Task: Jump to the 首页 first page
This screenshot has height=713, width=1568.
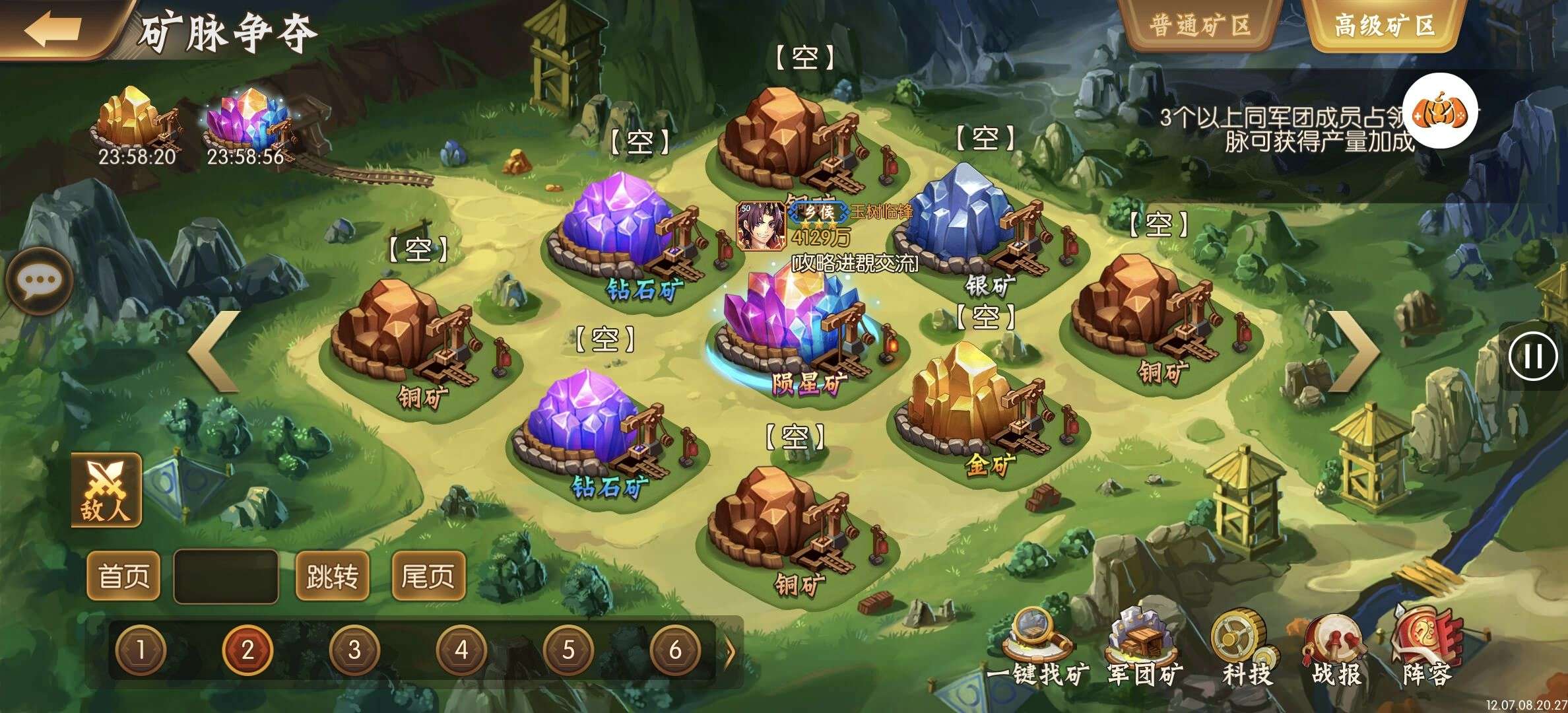Action: pos(123,576)
